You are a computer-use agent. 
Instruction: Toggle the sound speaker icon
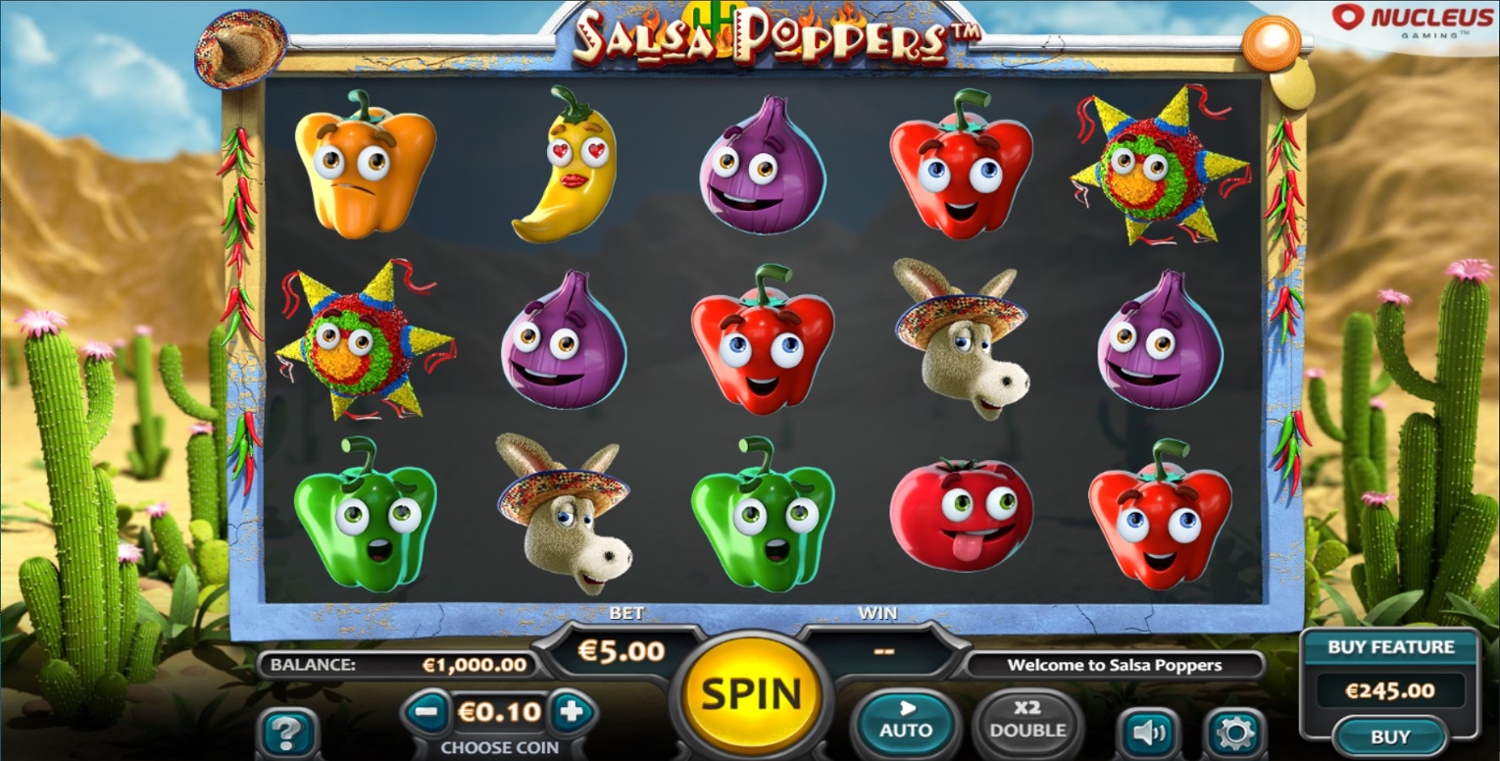1148,735
